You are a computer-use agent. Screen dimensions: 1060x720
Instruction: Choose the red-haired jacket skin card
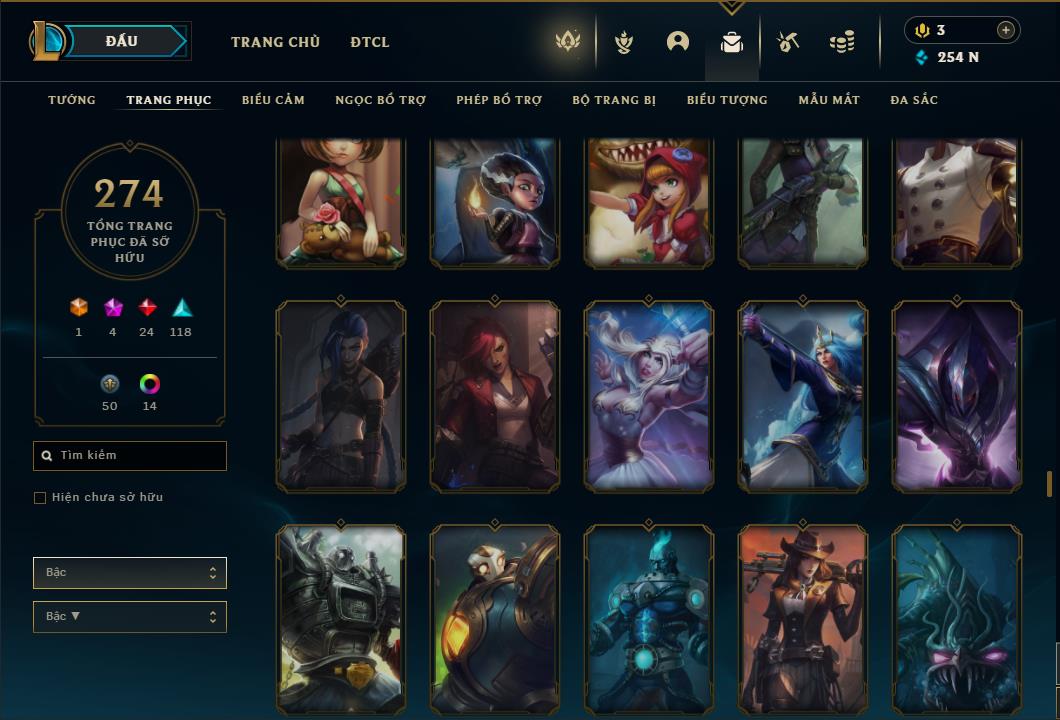coord(495,397)
